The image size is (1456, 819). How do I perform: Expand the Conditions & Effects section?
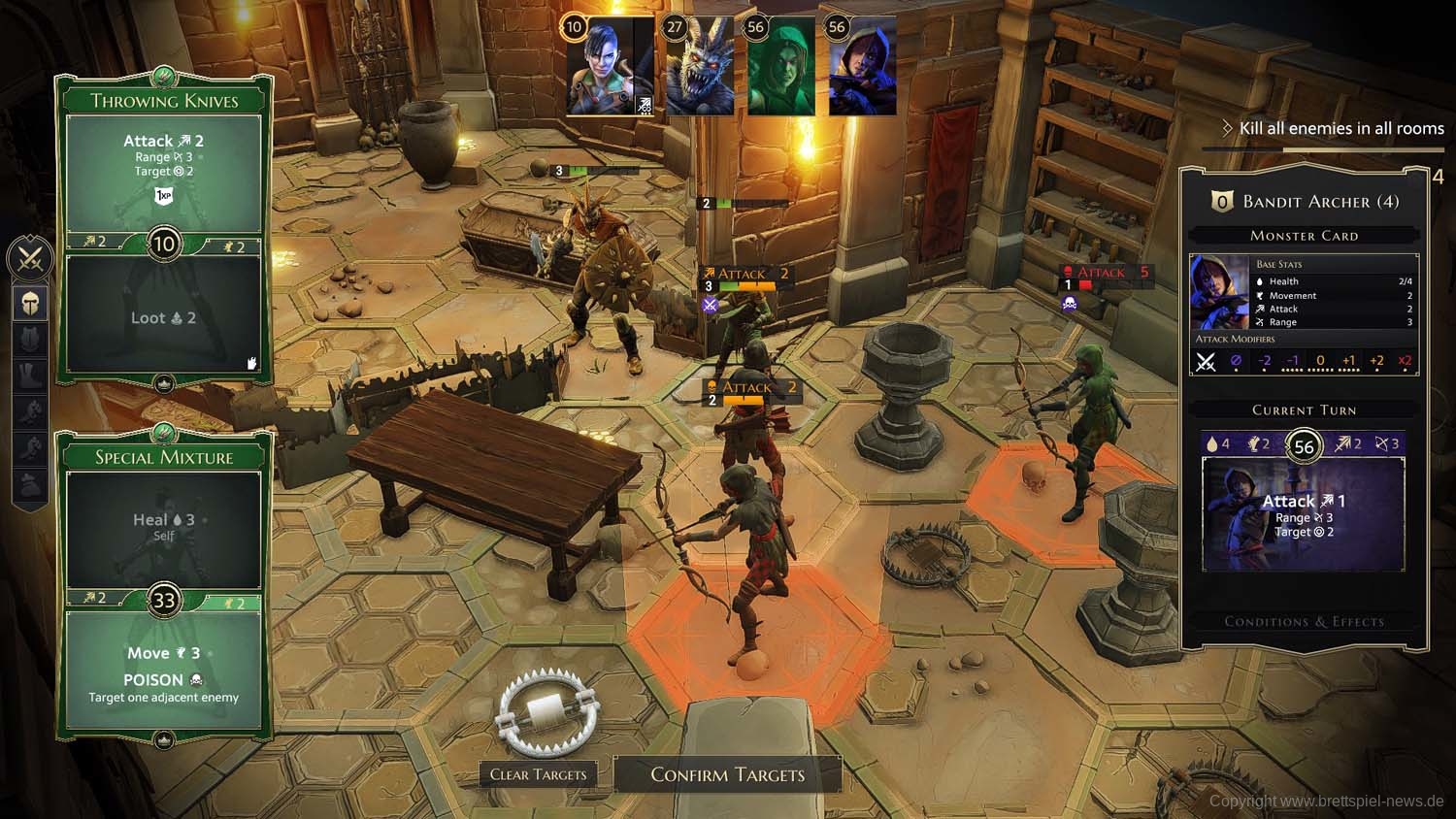[1304, 621]
